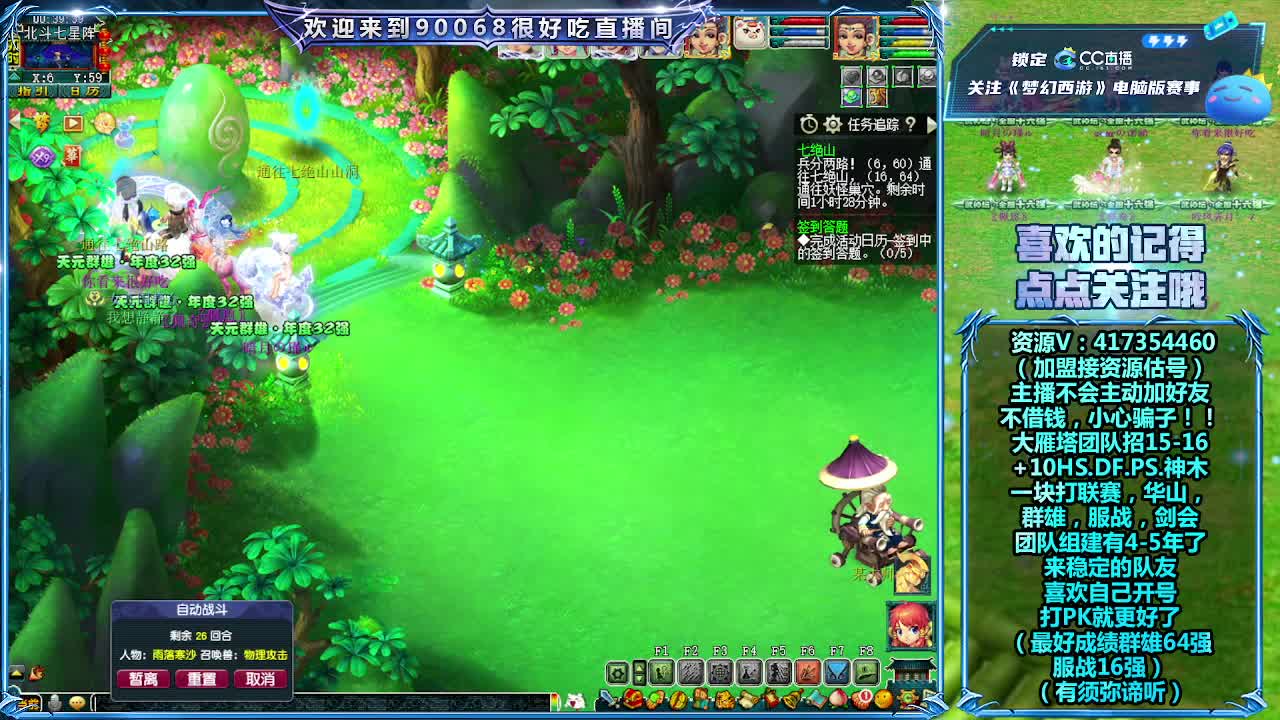The image size is (1280, 720).
Task: Collapse the task tracker with the side arrow
Action: (x=931, y=124)
